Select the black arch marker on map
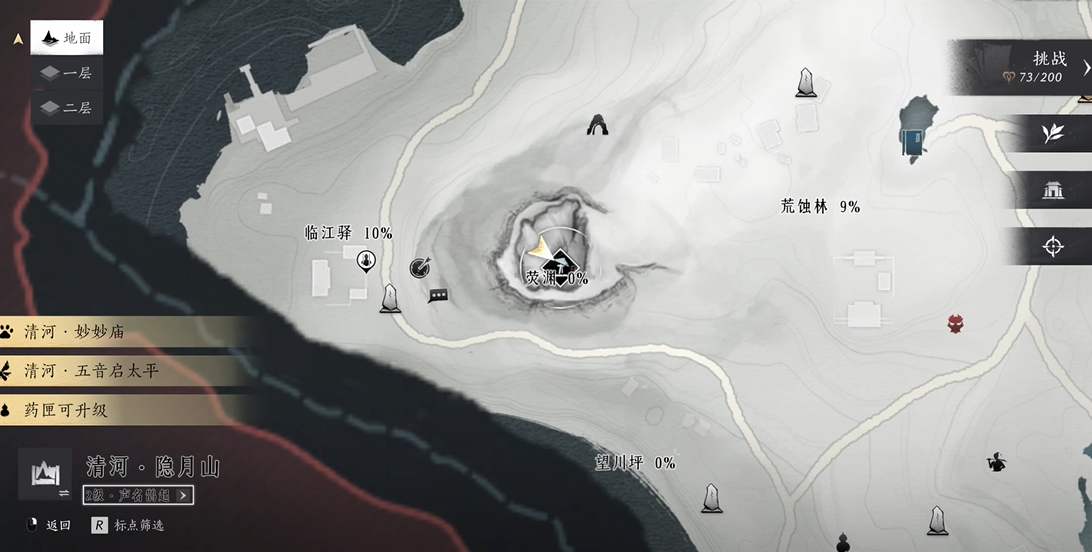The width and height of the screenshot is (1092, 552). click(x=599, y=124)
